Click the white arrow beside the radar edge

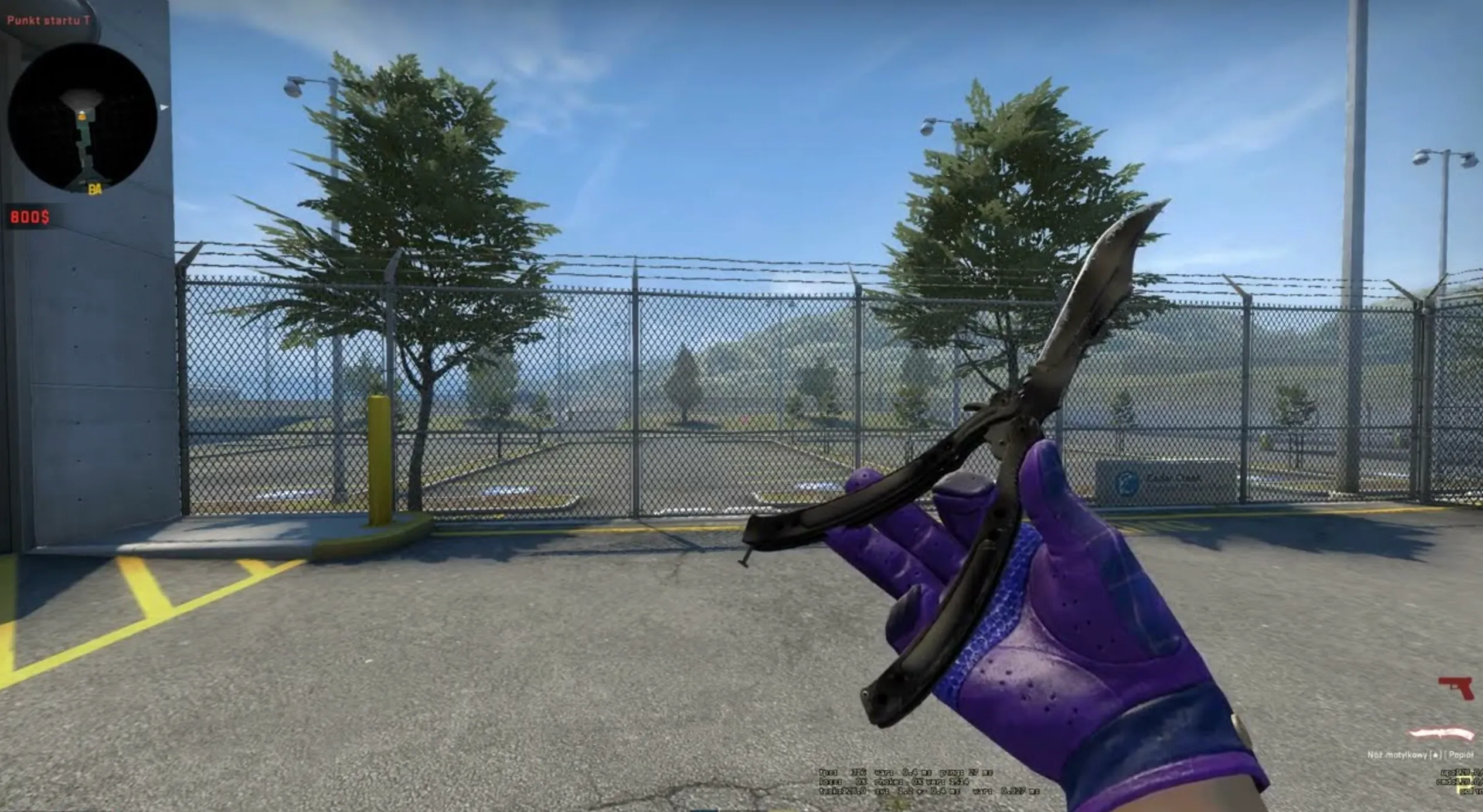[x=163, y=107]
